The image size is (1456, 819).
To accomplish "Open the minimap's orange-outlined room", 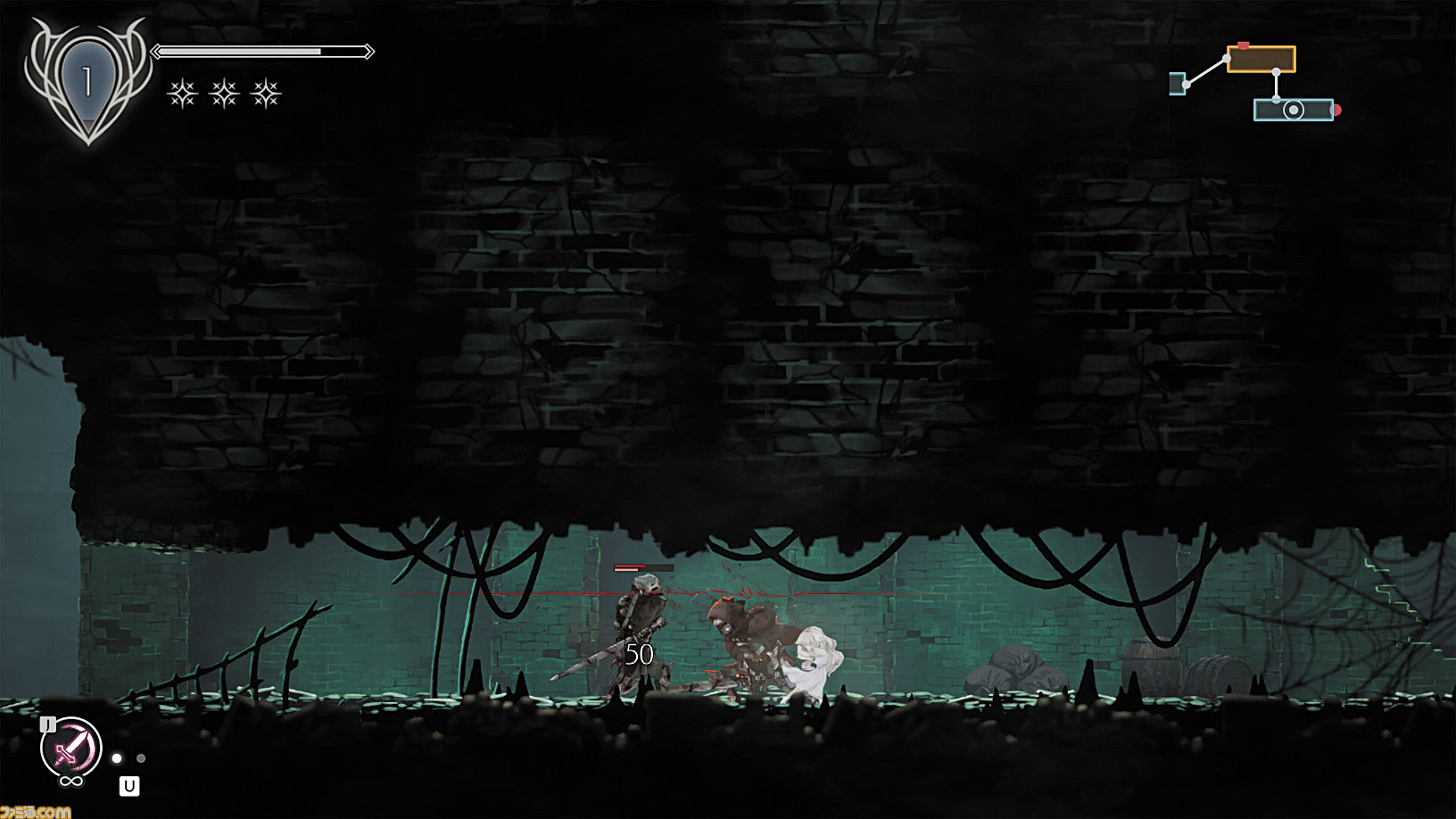I will point(1261,60).
